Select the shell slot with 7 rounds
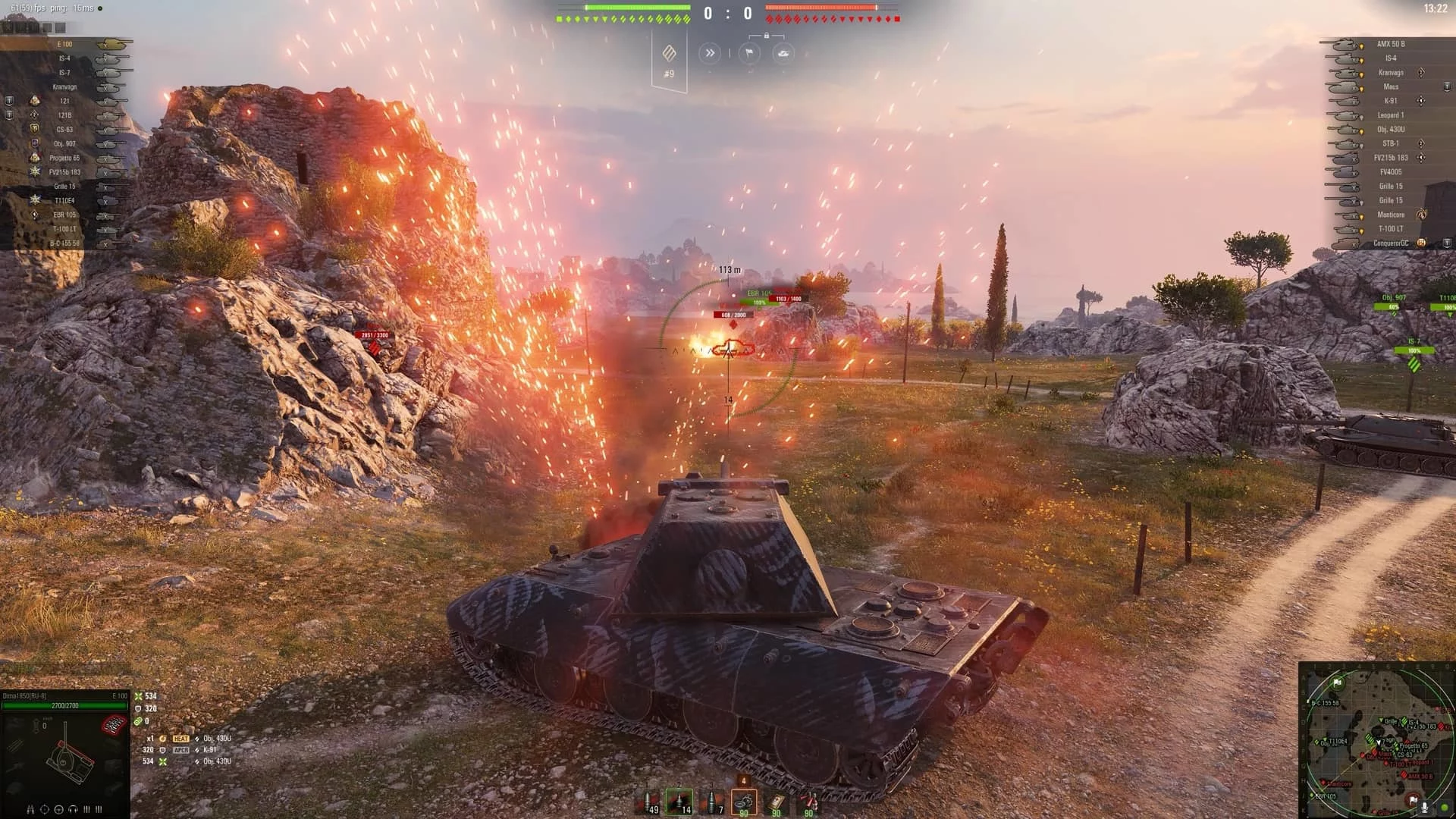This screenshot has width=1456, height=819. tap(712, 802)
